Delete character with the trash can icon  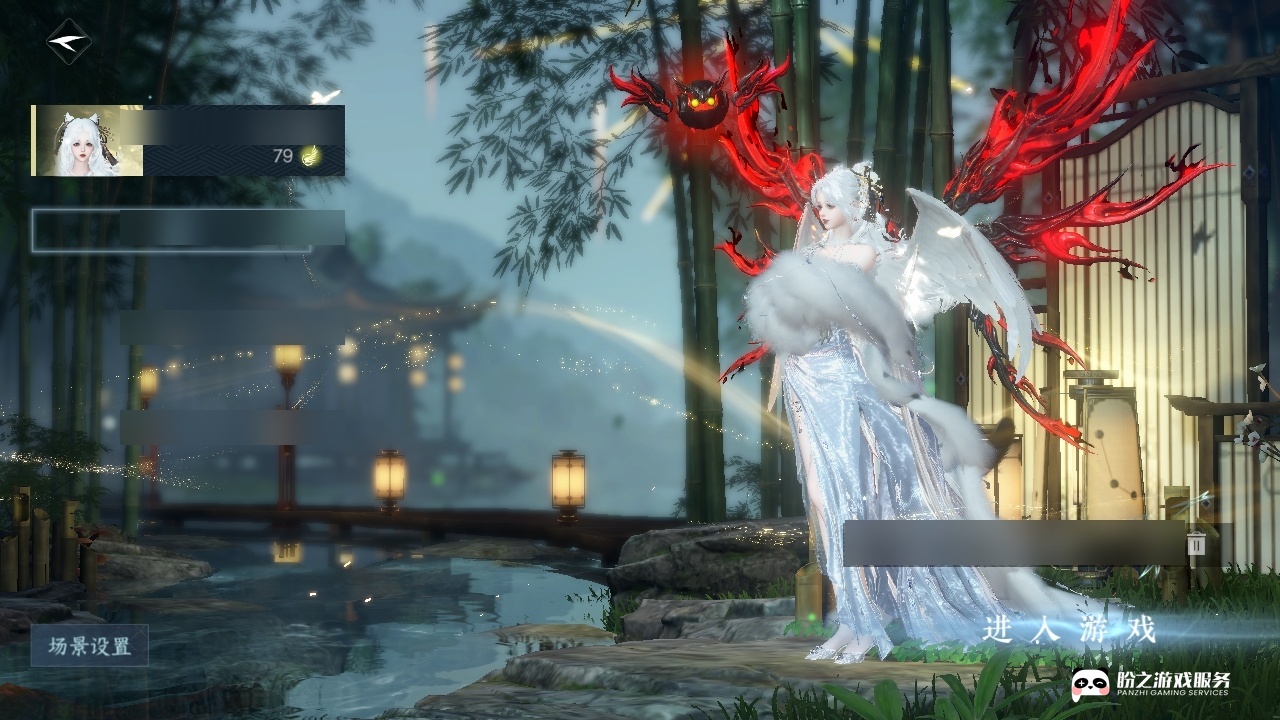[x=1197, y=543]
